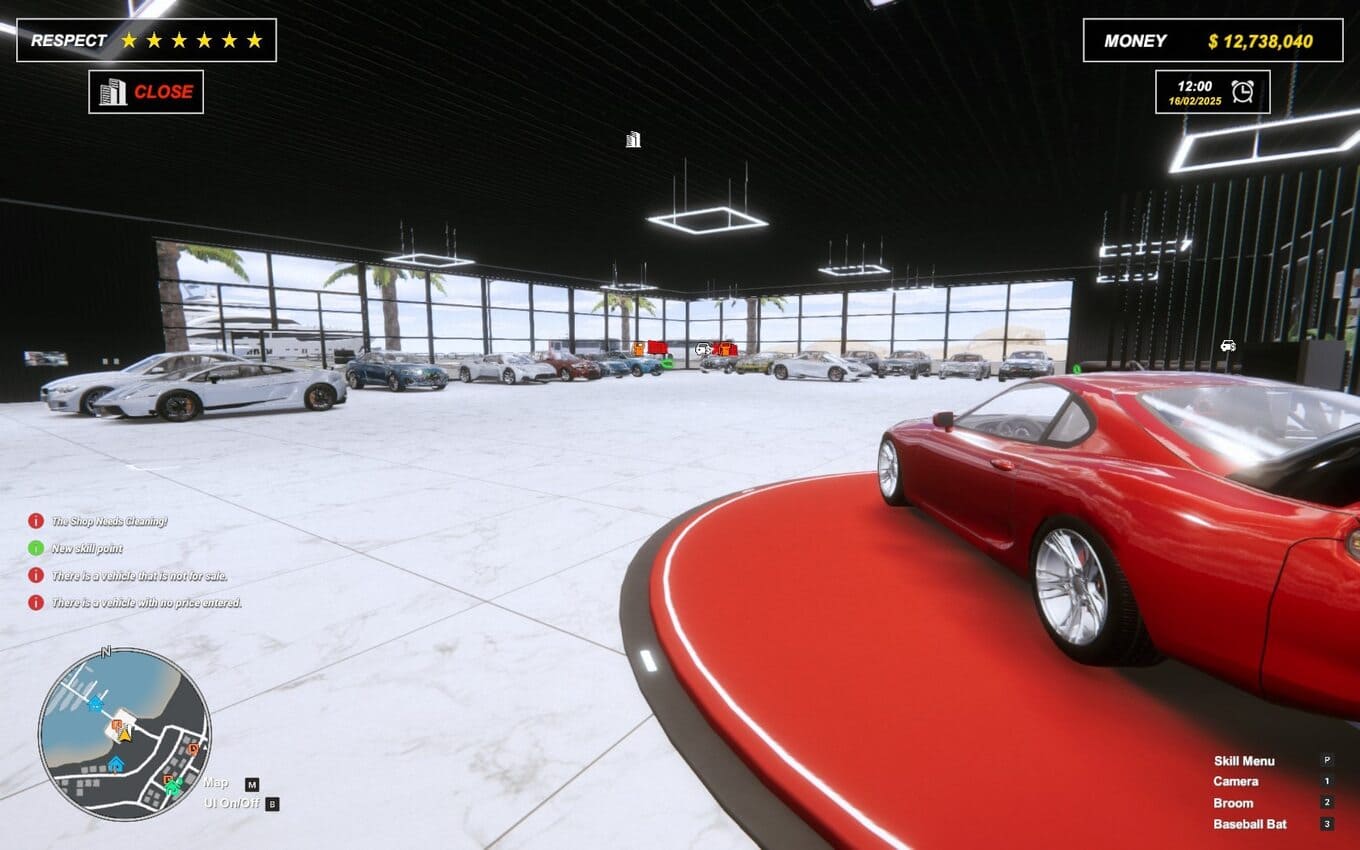1360x850 pixels.
Task: Check the no price entered alert
Action: [146, 602]
